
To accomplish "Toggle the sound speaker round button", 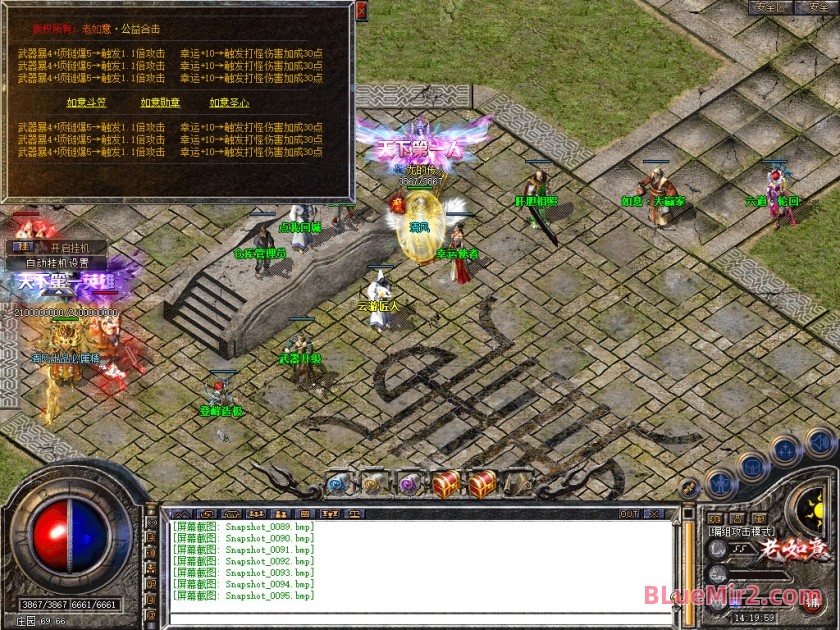I will pos(820,441).
